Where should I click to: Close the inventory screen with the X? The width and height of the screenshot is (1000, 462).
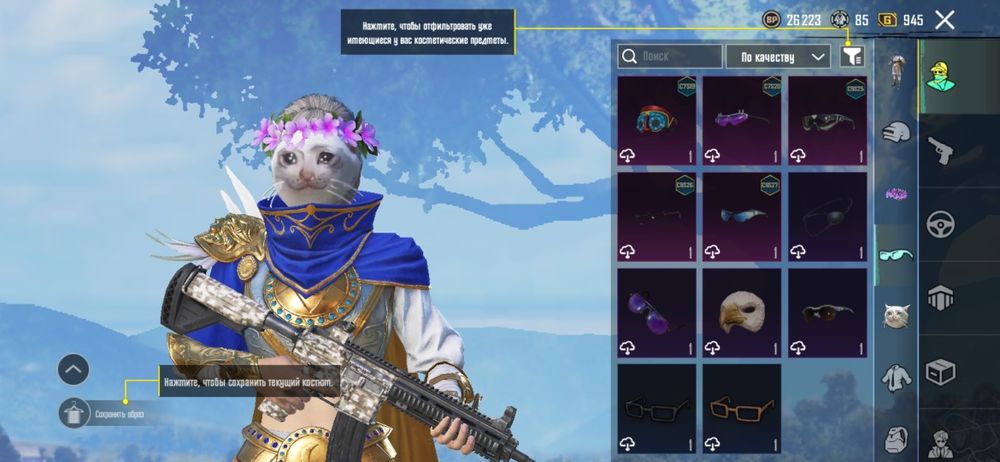pyautogui.click(x=944, y=19)
